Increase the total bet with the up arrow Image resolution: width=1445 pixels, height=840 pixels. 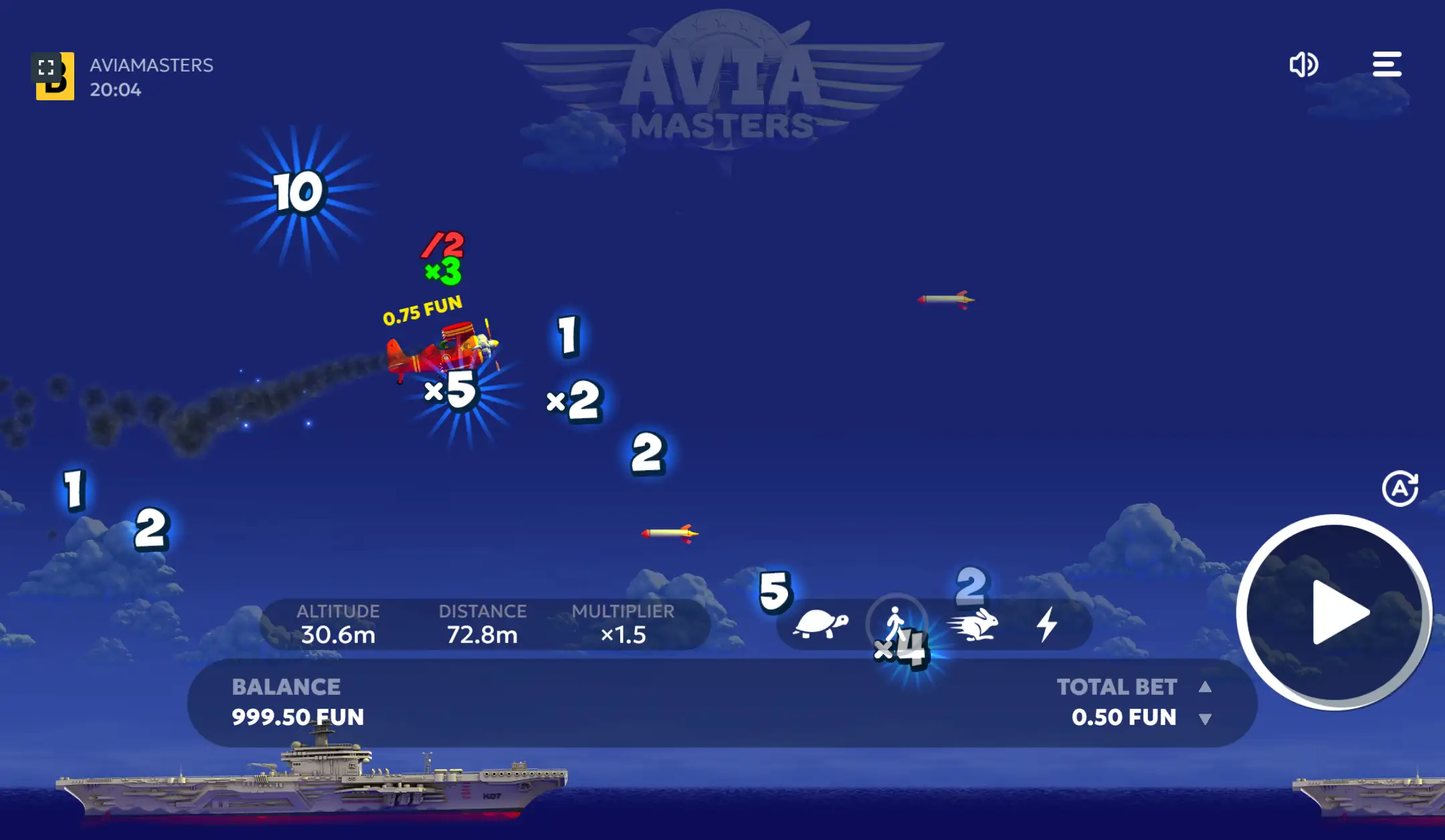(1207, 686)
